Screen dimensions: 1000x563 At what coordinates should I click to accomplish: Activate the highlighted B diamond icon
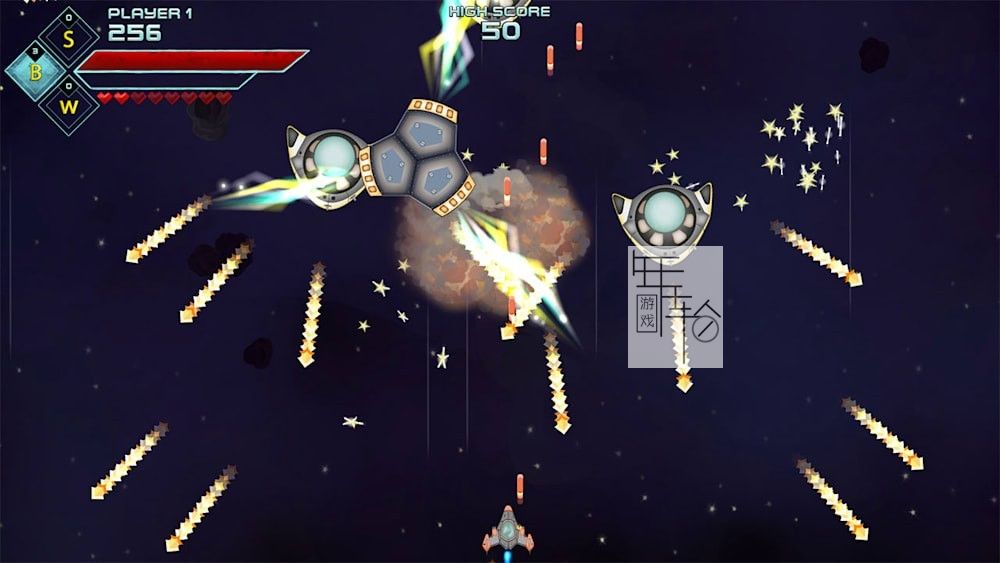click(37, 71)
